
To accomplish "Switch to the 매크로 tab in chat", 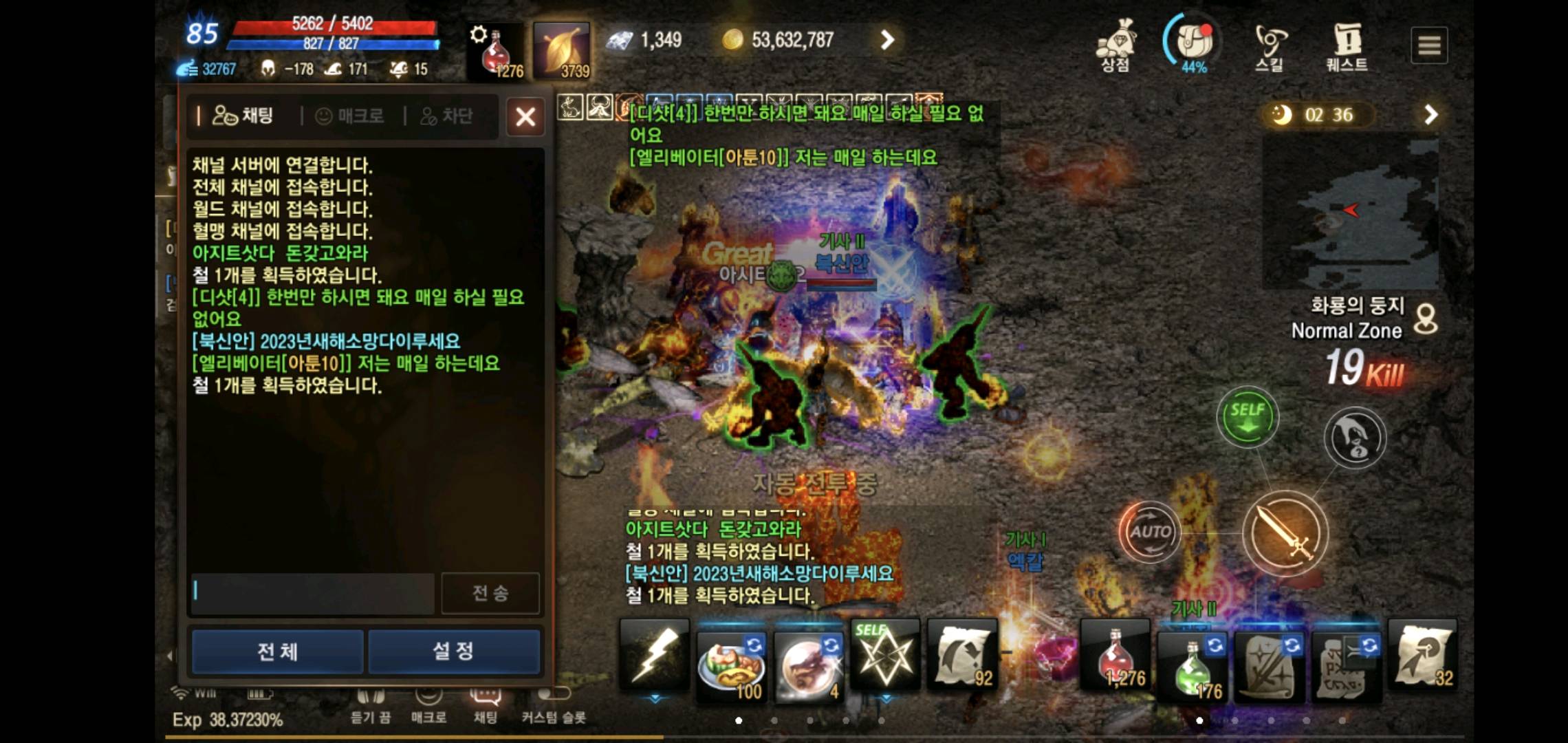I will (355, 116).
